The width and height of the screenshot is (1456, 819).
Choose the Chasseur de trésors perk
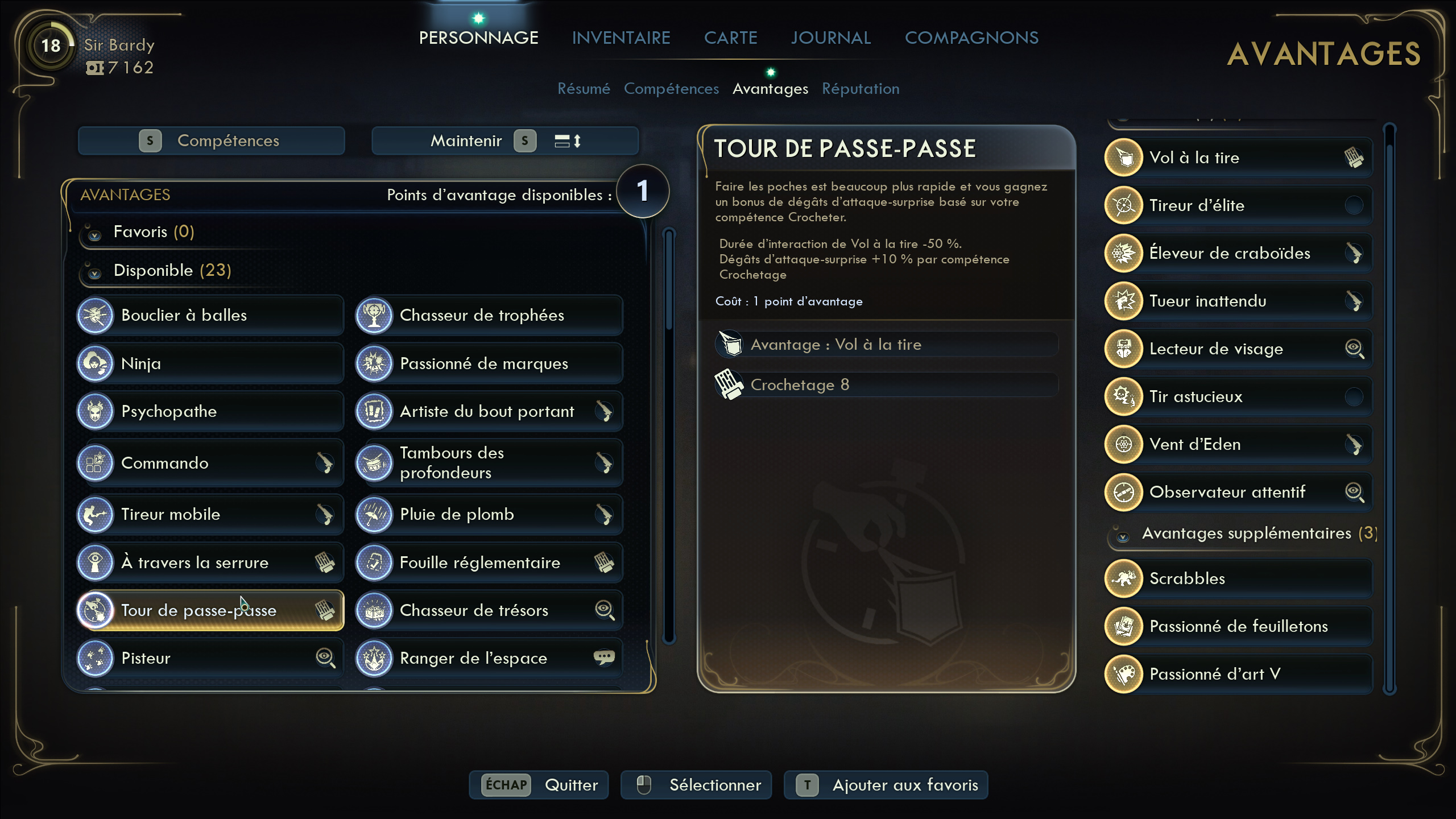pos(489,610)
